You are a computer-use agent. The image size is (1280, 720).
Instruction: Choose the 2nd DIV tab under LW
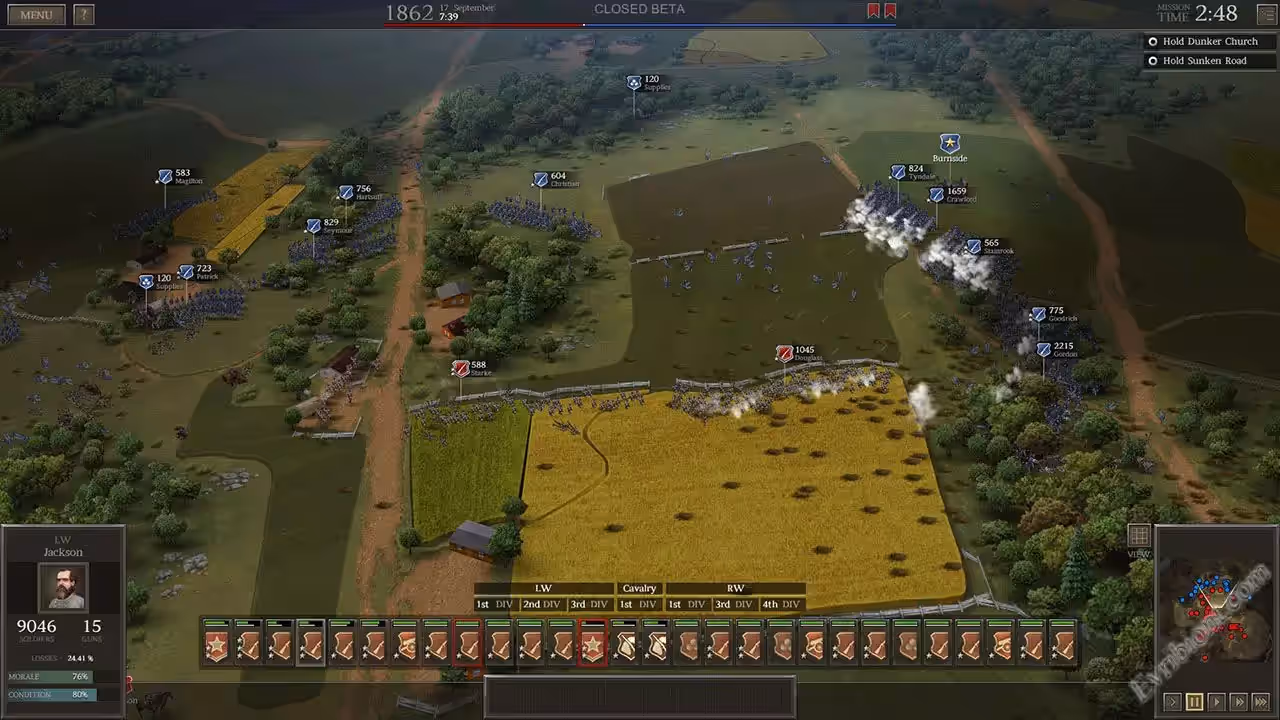click(541, 604)
